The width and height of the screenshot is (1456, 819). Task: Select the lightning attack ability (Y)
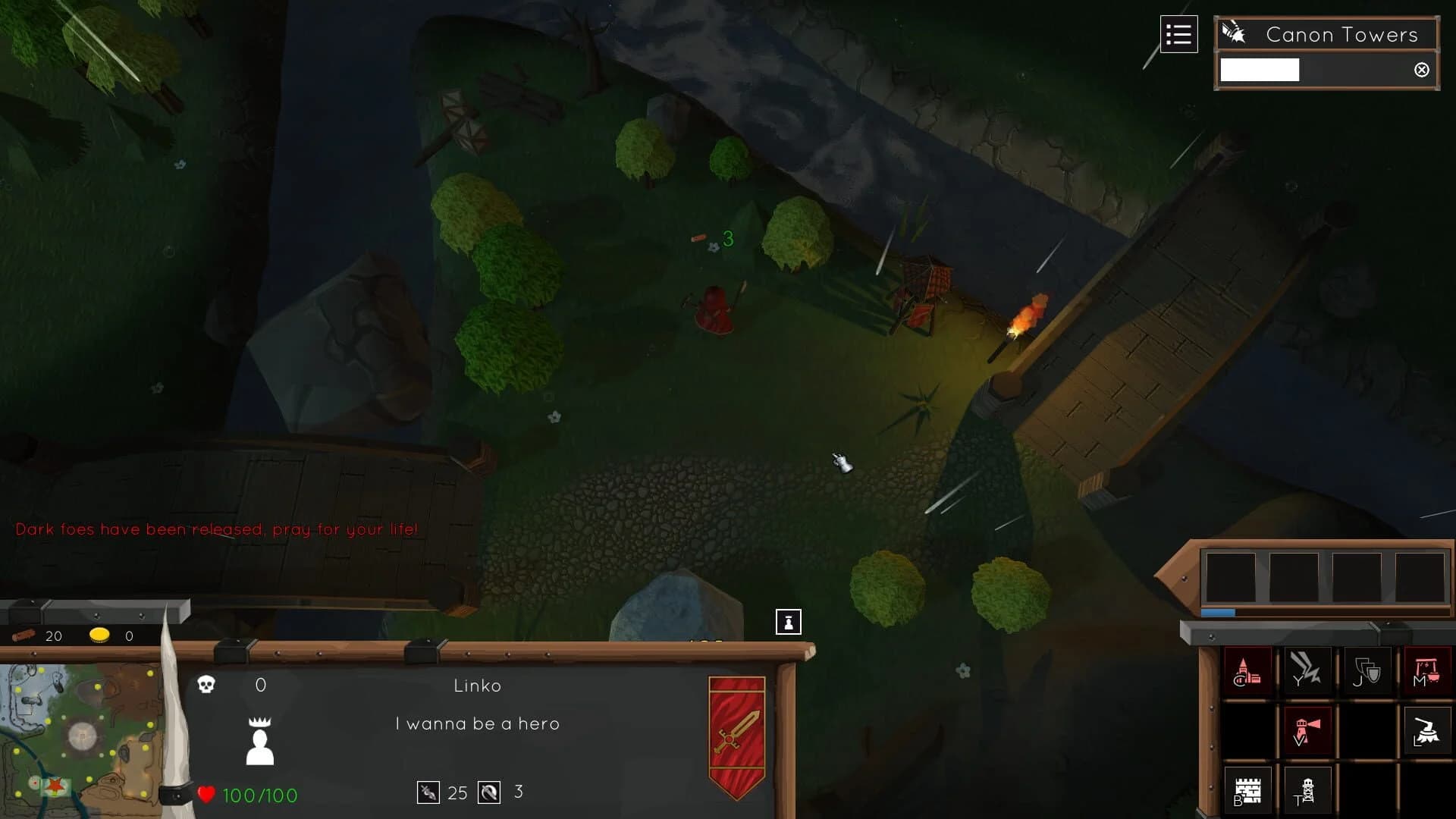pos(1306,670)
